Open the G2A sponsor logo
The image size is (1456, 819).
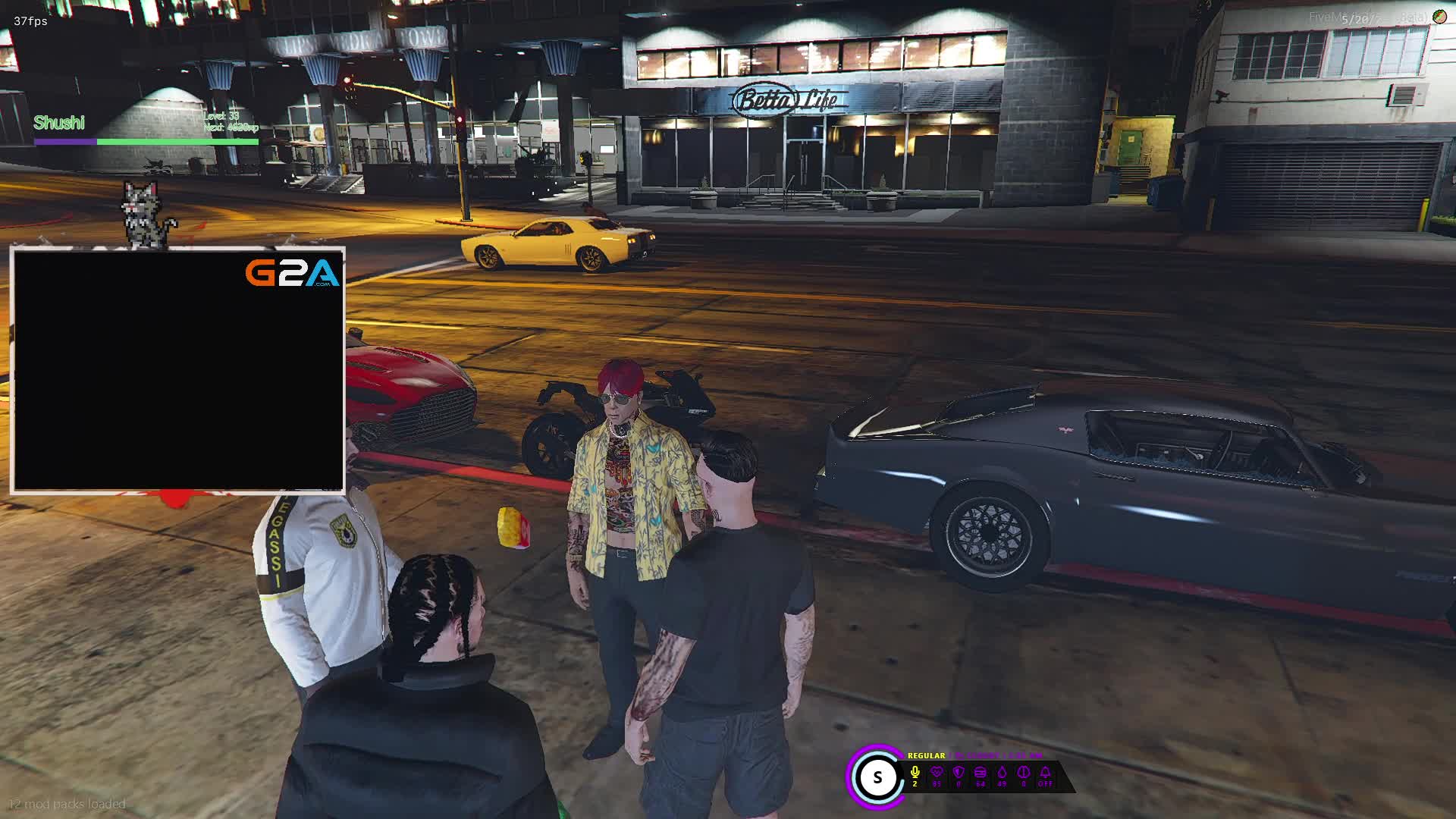(x=292, y=273)
